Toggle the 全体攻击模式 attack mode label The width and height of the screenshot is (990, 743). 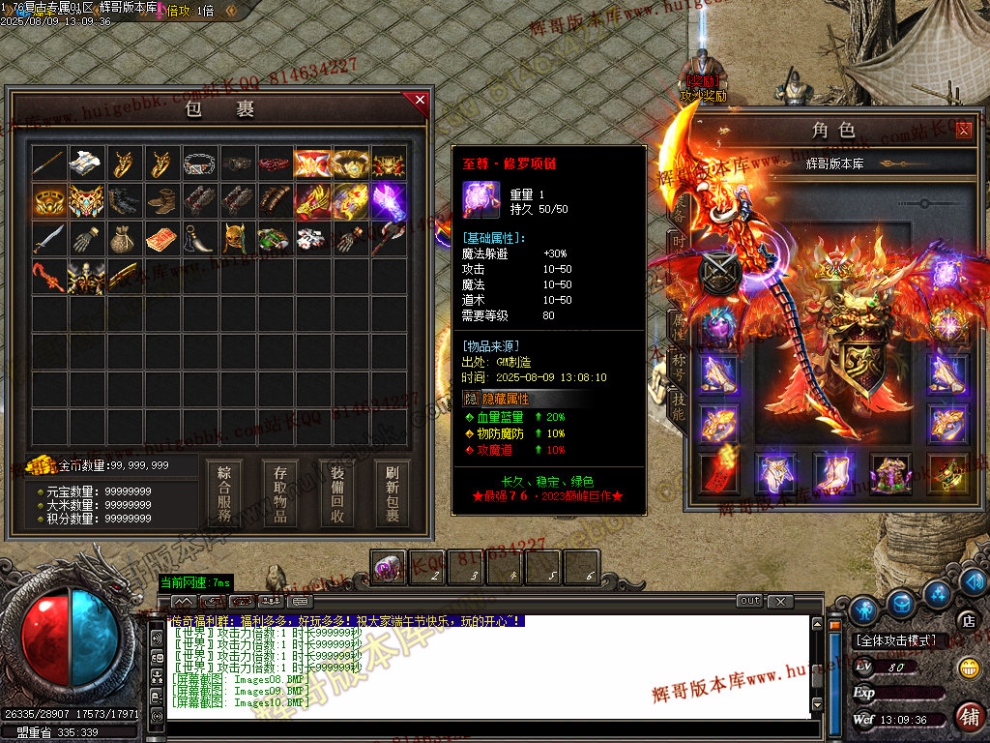pyautogui.click(x=897, y=640)
